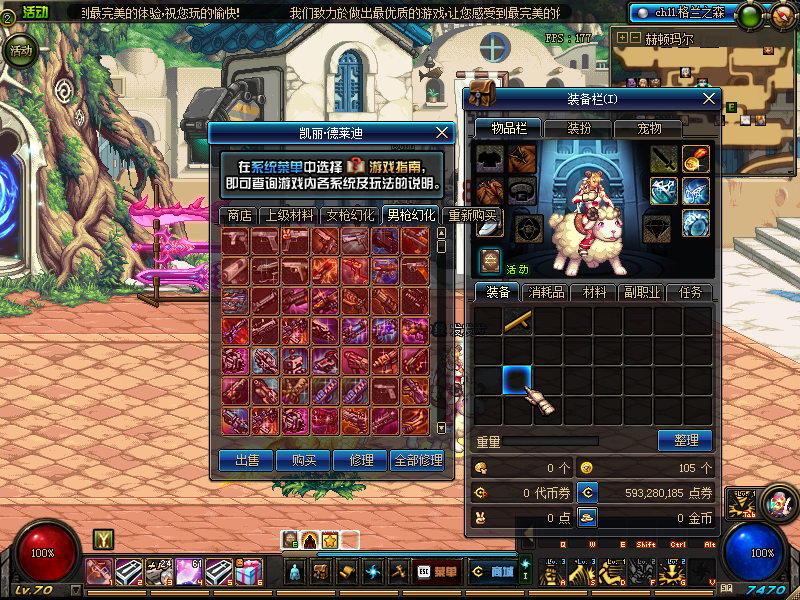Click the 购买 buy button
The height and width of the screenshot is (600, 800).
pos(303,460)
